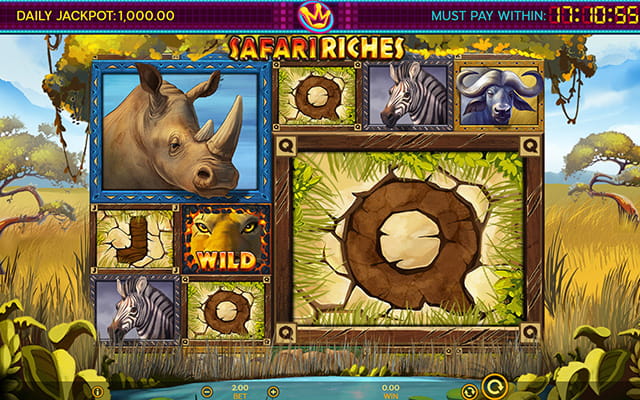Viewport: 640px width, 400px height.
Task: Spin the reels with the large spin button
Action: (493, 385)
